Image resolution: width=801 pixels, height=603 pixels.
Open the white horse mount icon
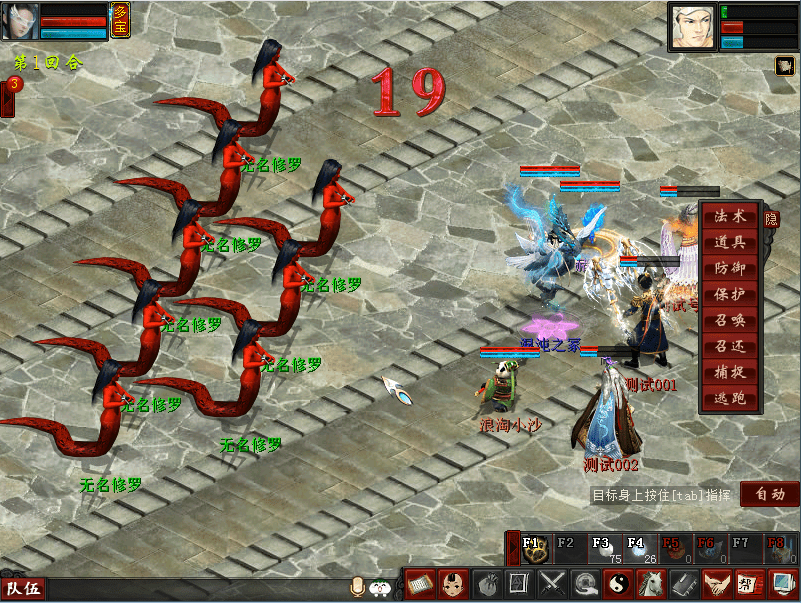point(651,583)
